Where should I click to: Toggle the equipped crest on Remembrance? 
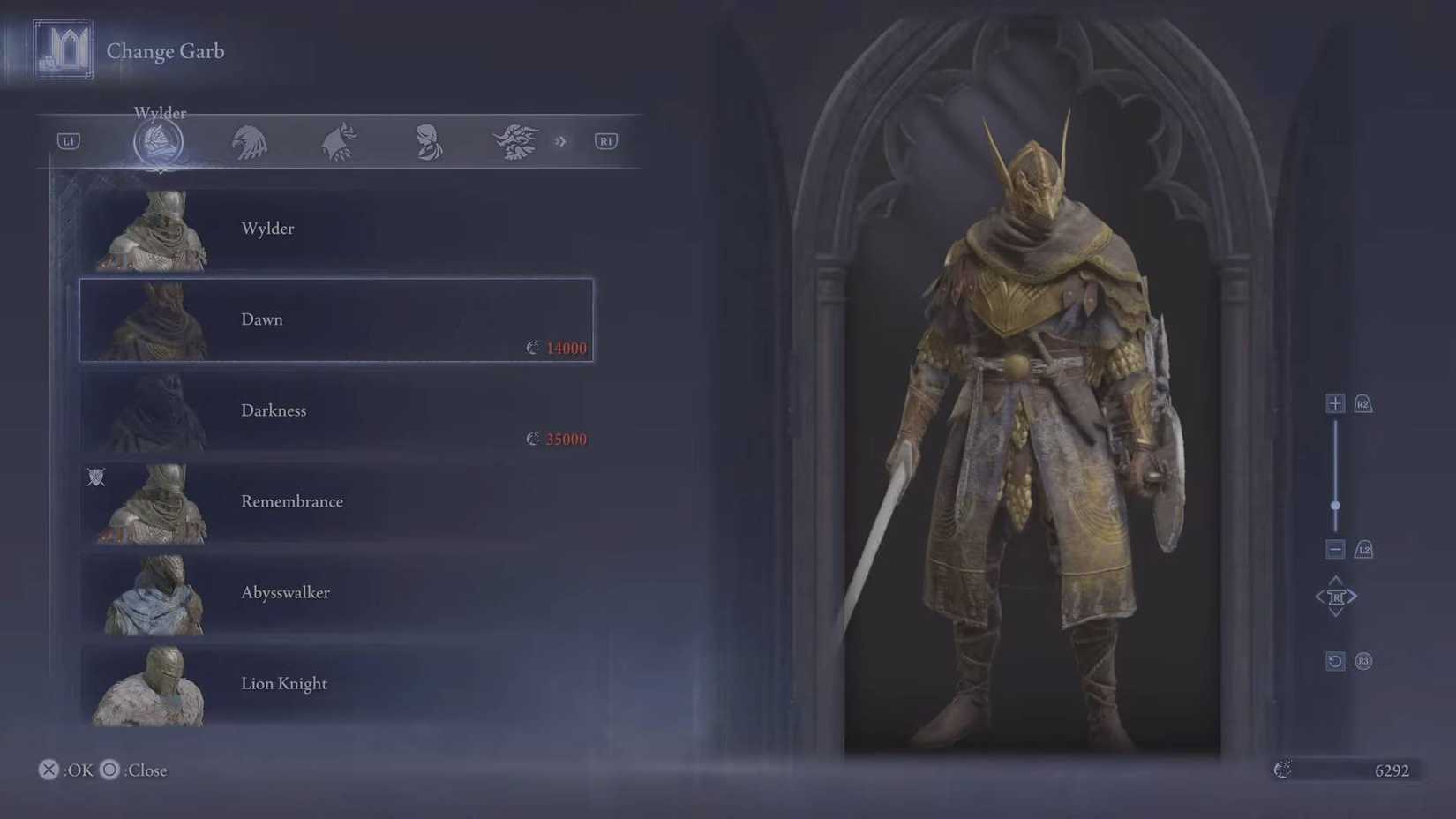pos(97,477)
